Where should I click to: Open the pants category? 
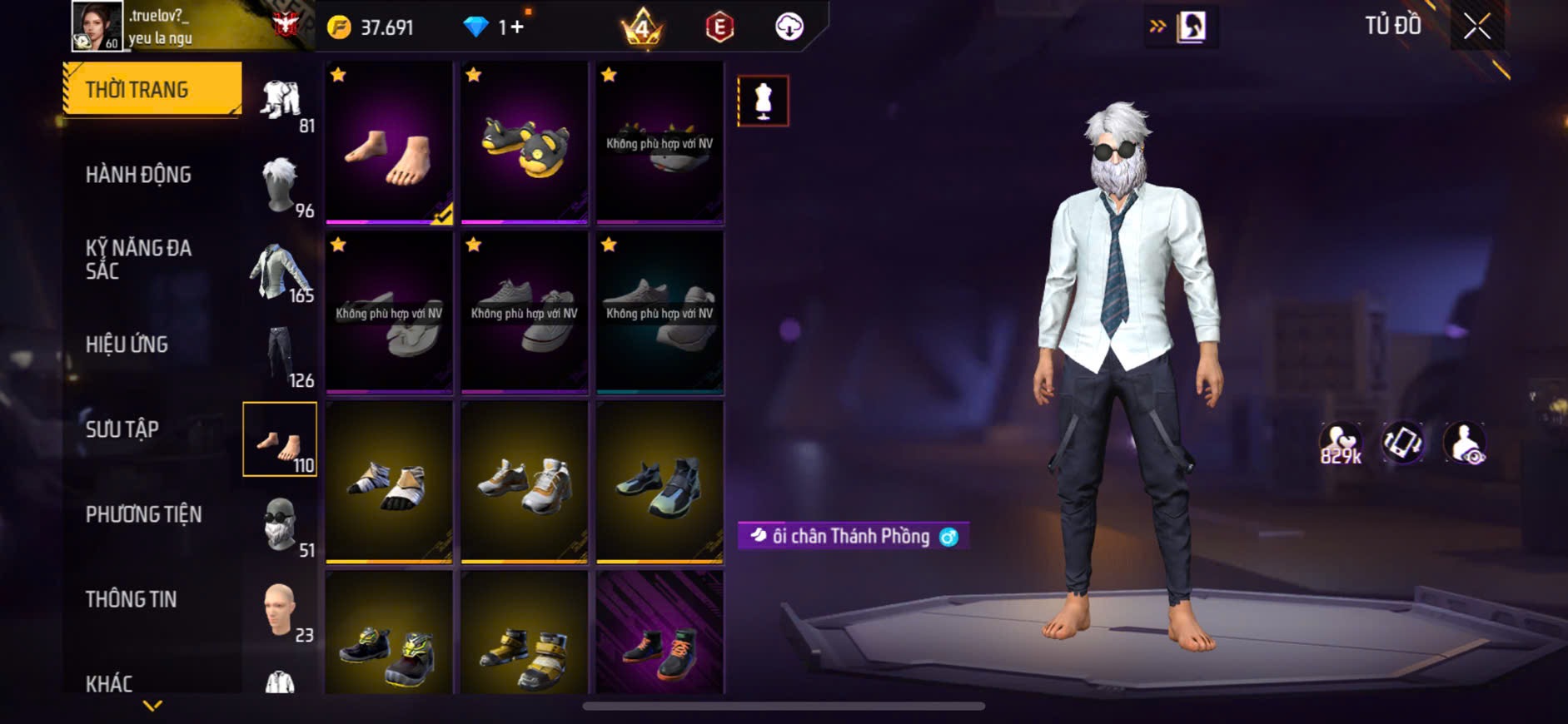coord(281,356)
